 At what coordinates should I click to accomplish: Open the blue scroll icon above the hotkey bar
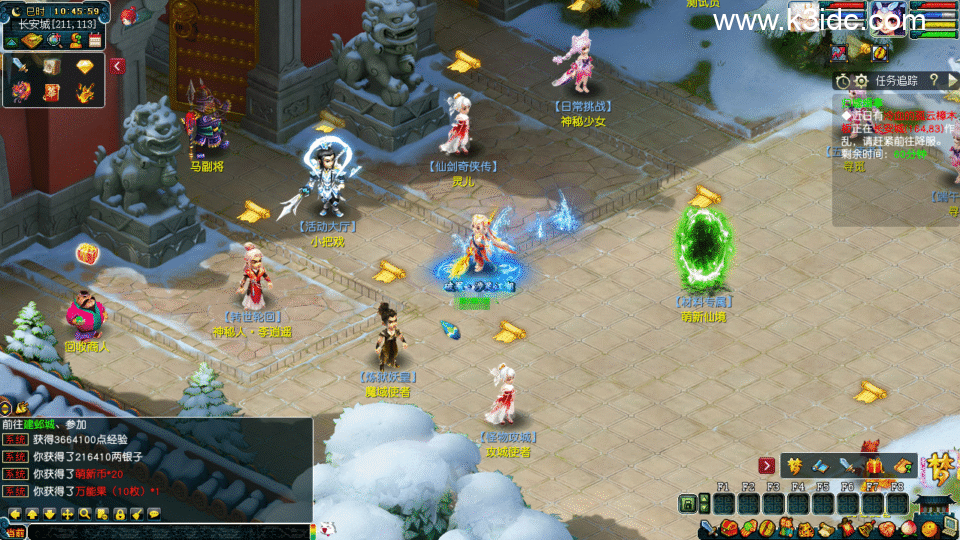[821, 465]
